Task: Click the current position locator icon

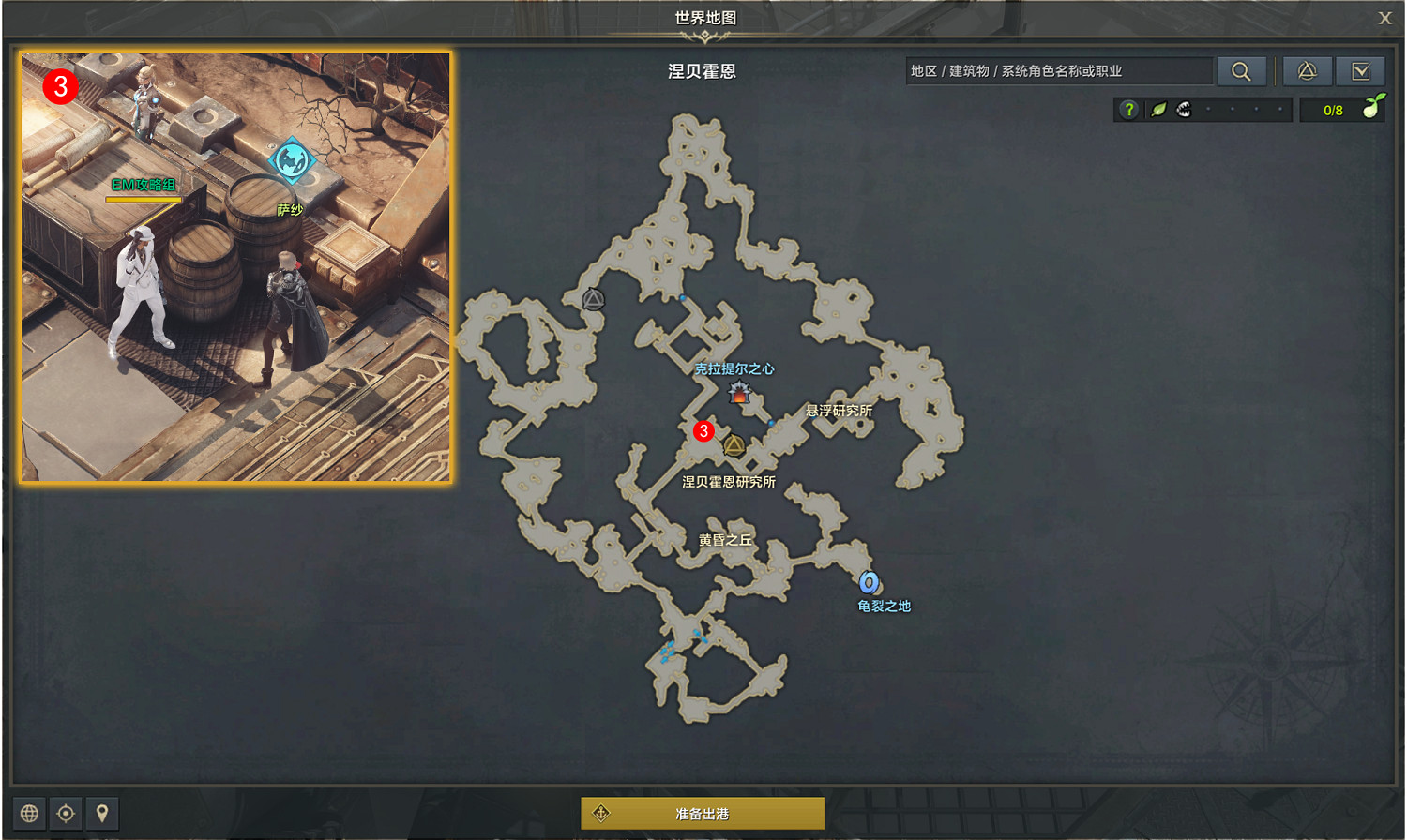Action: [x=66, y=814]
